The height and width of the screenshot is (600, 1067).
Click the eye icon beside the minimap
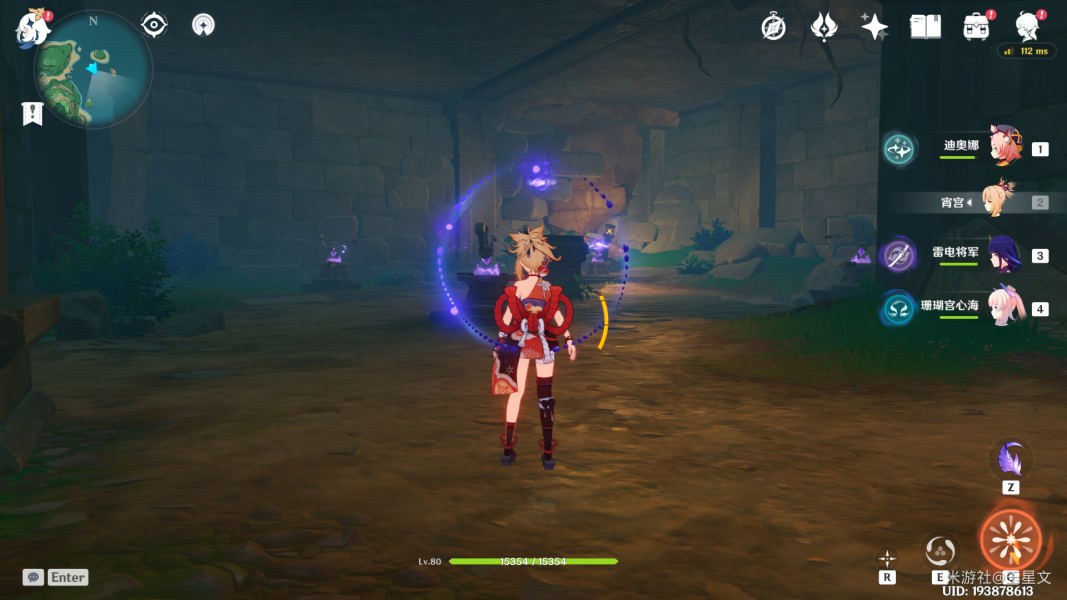coord(154,25)
